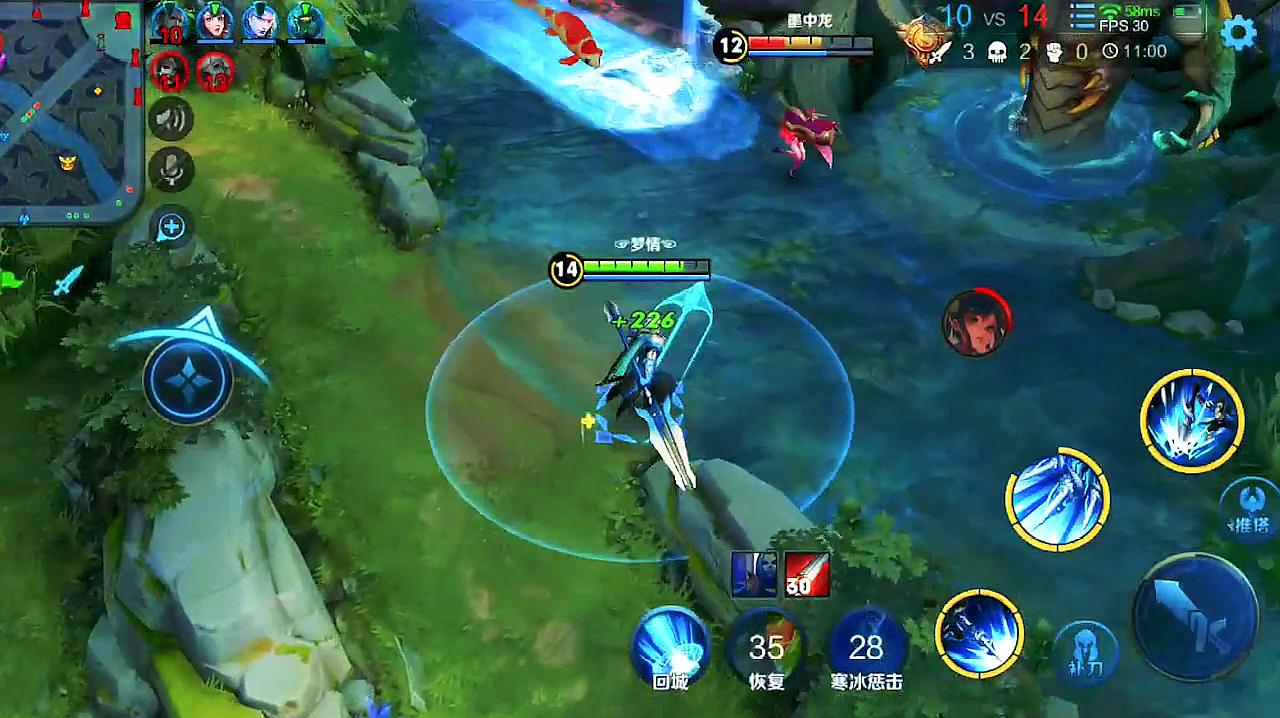Cast the 寒冰惩击 summoner spell
Image resolution: width=1280 pixels, height=718 pixels.
[x=866, y=647]
